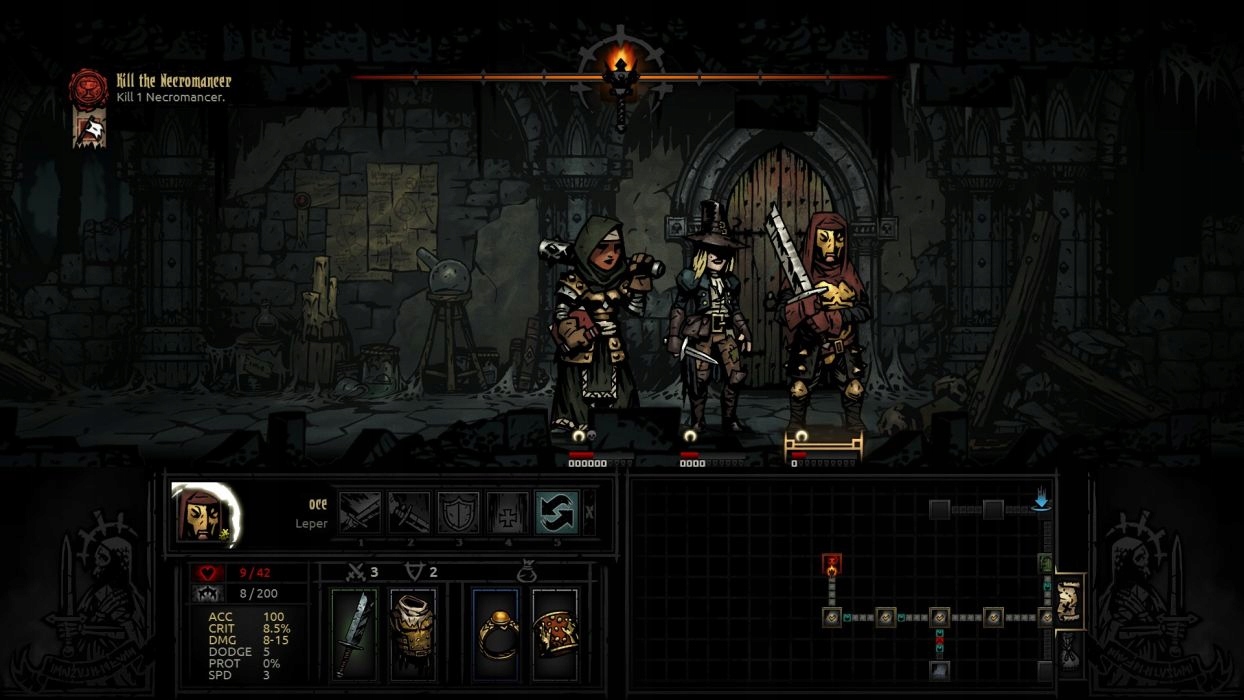
Task: Select the swap position arrows skill
Action: pyautogui.click(x=556, y=513)
